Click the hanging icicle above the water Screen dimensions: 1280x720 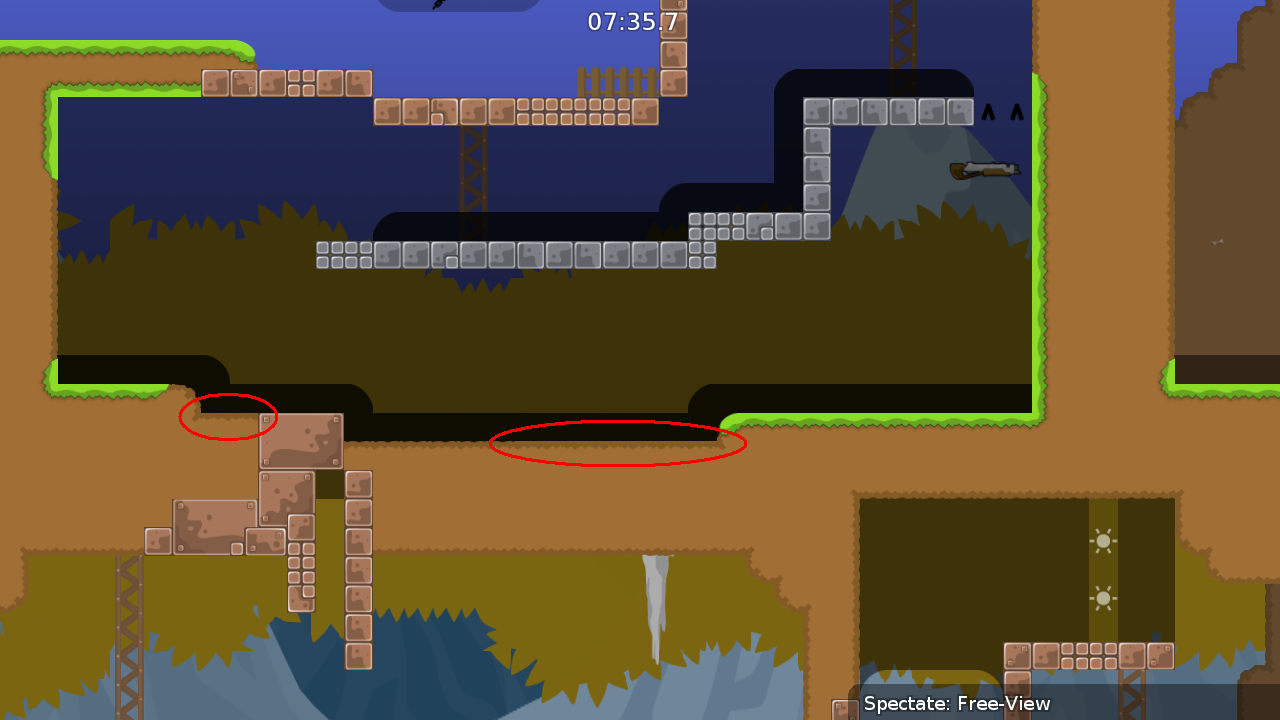click(655, 590)
